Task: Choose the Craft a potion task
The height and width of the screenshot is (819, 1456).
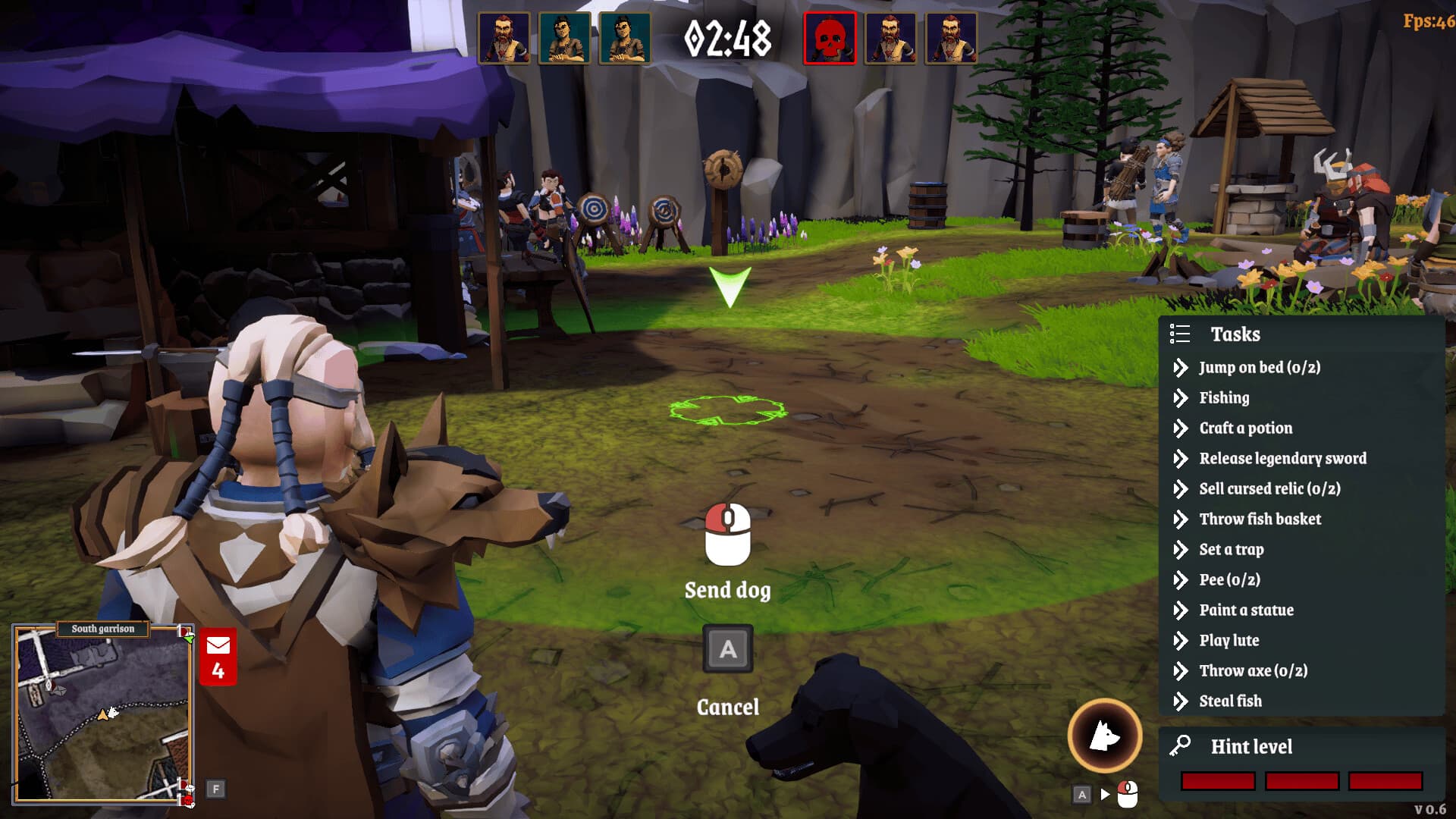Action: click(x=1245, y=428)
